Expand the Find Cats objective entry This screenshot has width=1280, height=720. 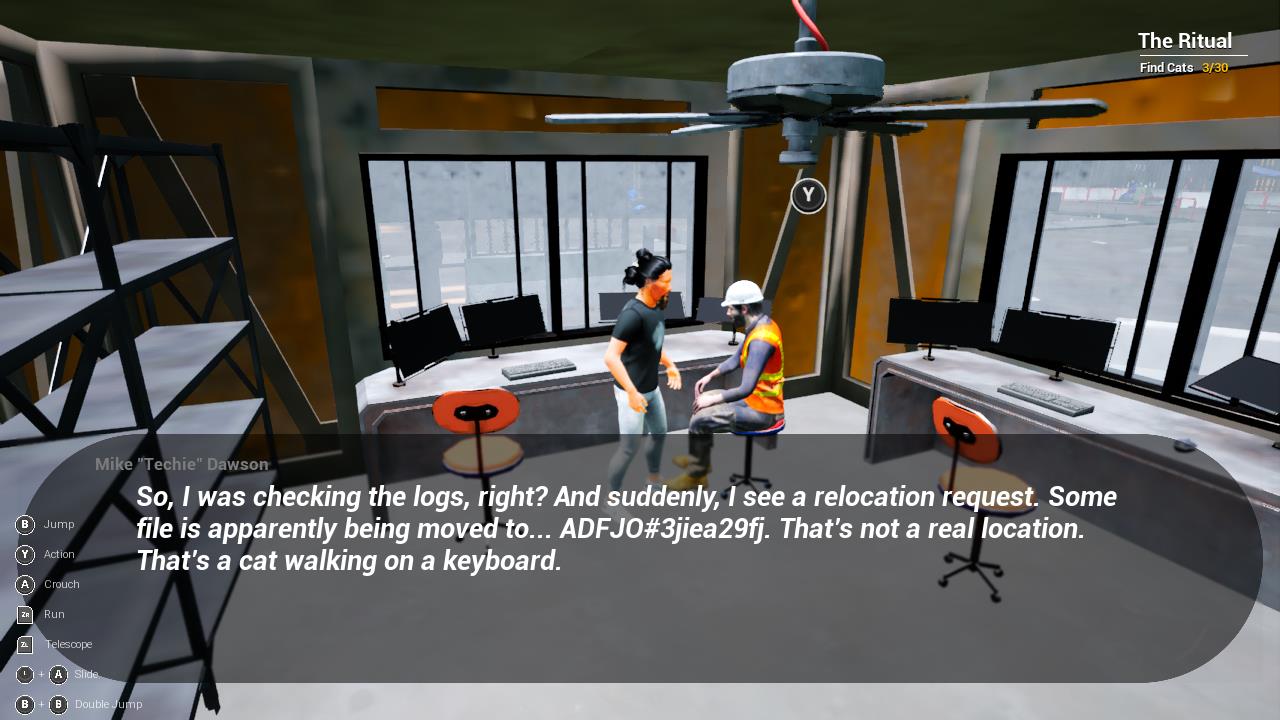1167,68
